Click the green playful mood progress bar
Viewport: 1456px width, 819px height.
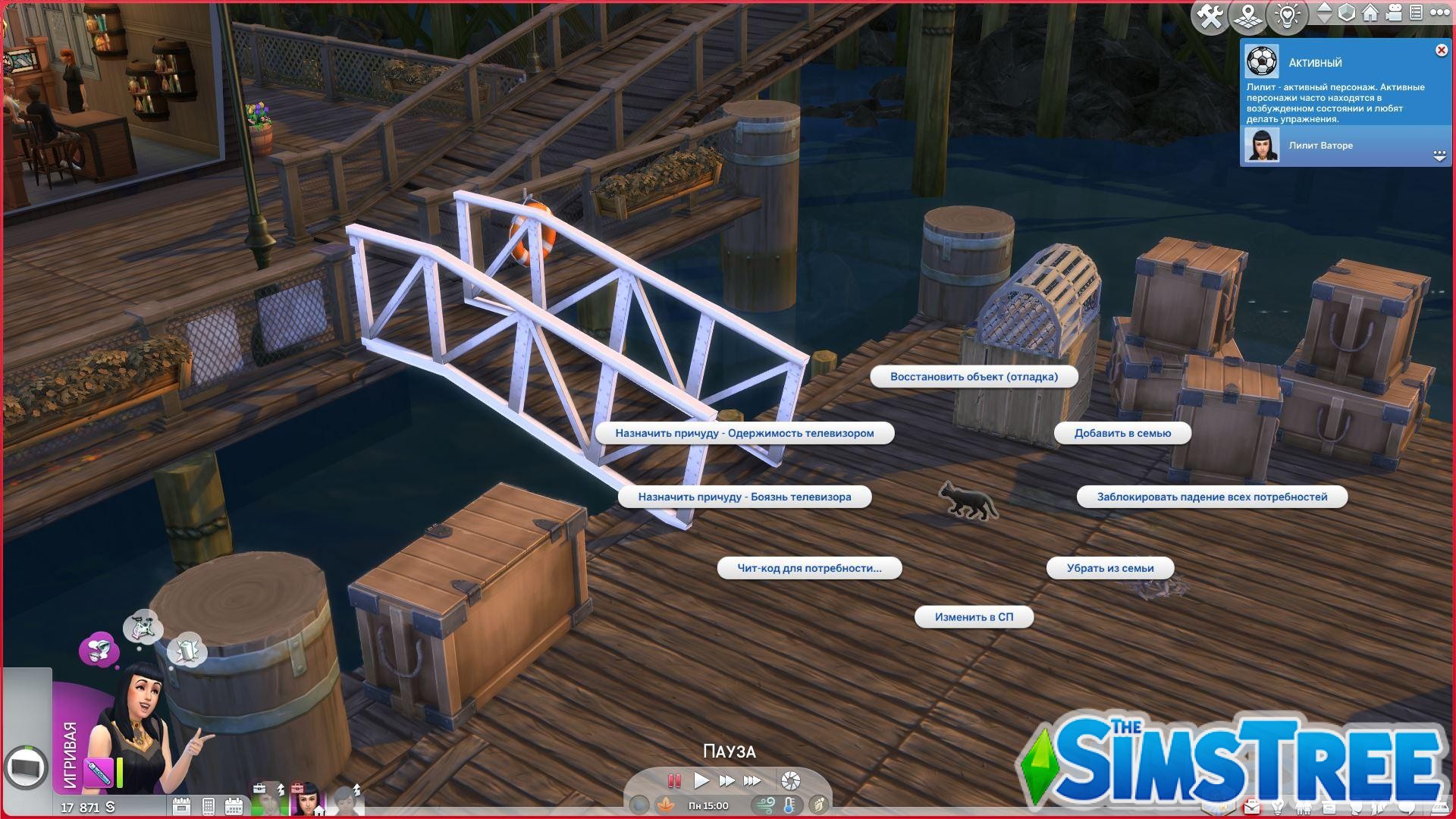pos(119,770)
